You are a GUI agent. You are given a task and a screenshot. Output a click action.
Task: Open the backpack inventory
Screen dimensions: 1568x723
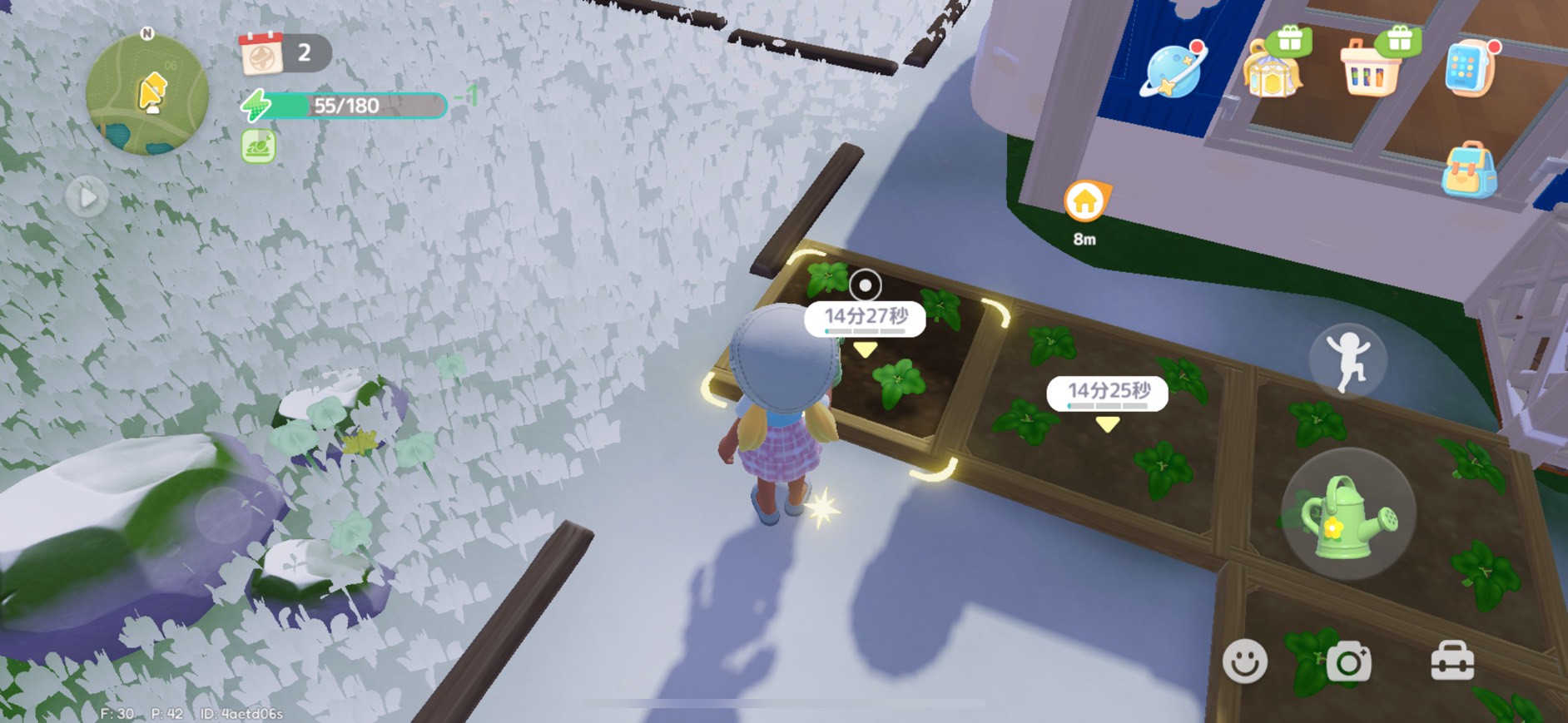pyautogui.click(x=1469, y=170)
